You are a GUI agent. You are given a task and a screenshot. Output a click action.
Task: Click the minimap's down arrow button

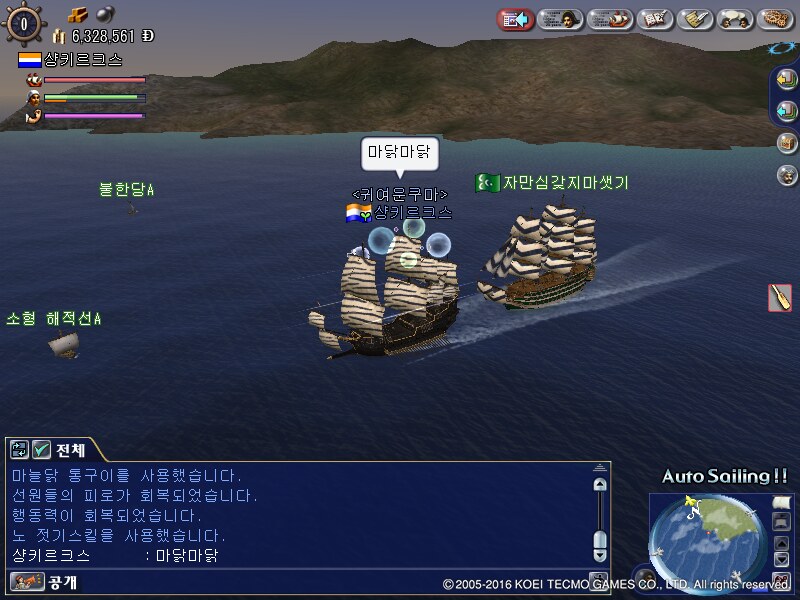click(781, 558)
